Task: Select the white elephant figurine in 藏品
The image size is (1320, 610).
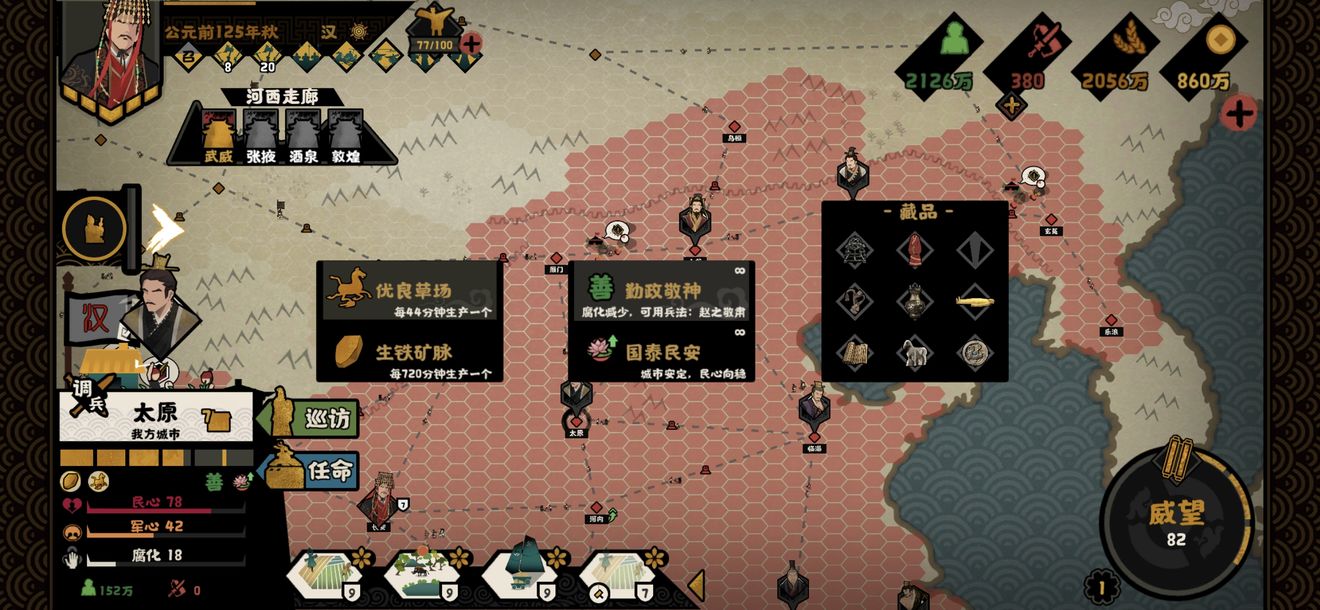Action: point(914,352)
